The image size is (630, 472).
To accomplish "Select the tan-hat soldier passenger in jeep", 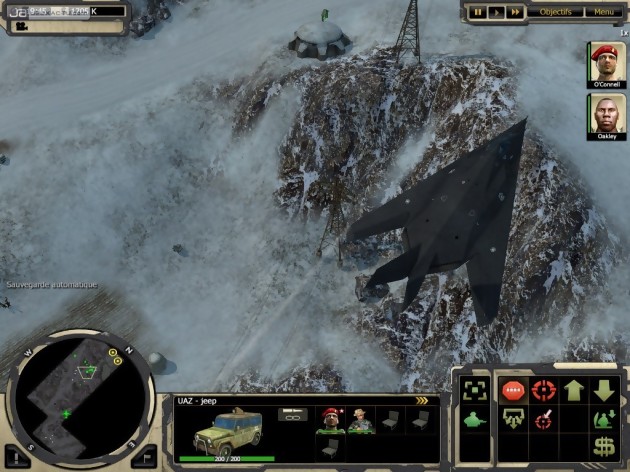I will click(359, 420).
